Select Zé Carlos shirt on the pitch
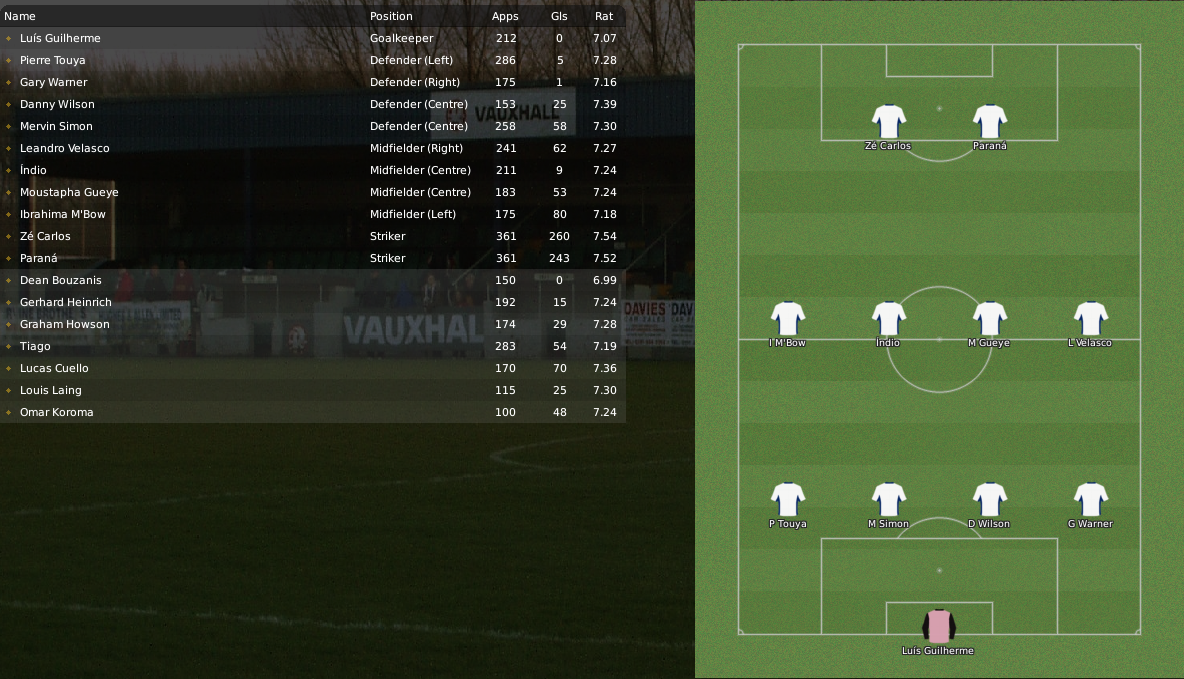 tap(888, 121)
